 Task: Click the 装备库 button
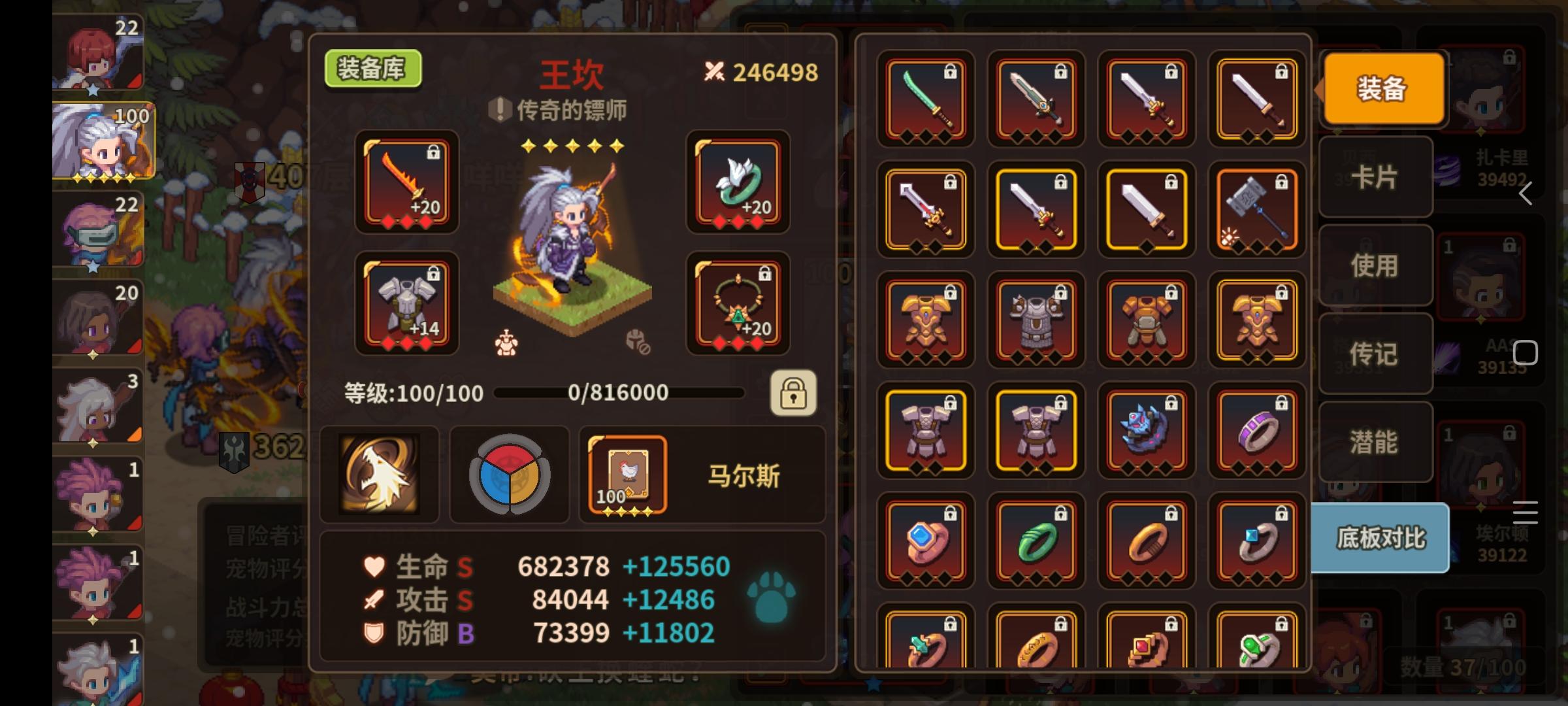372,67
